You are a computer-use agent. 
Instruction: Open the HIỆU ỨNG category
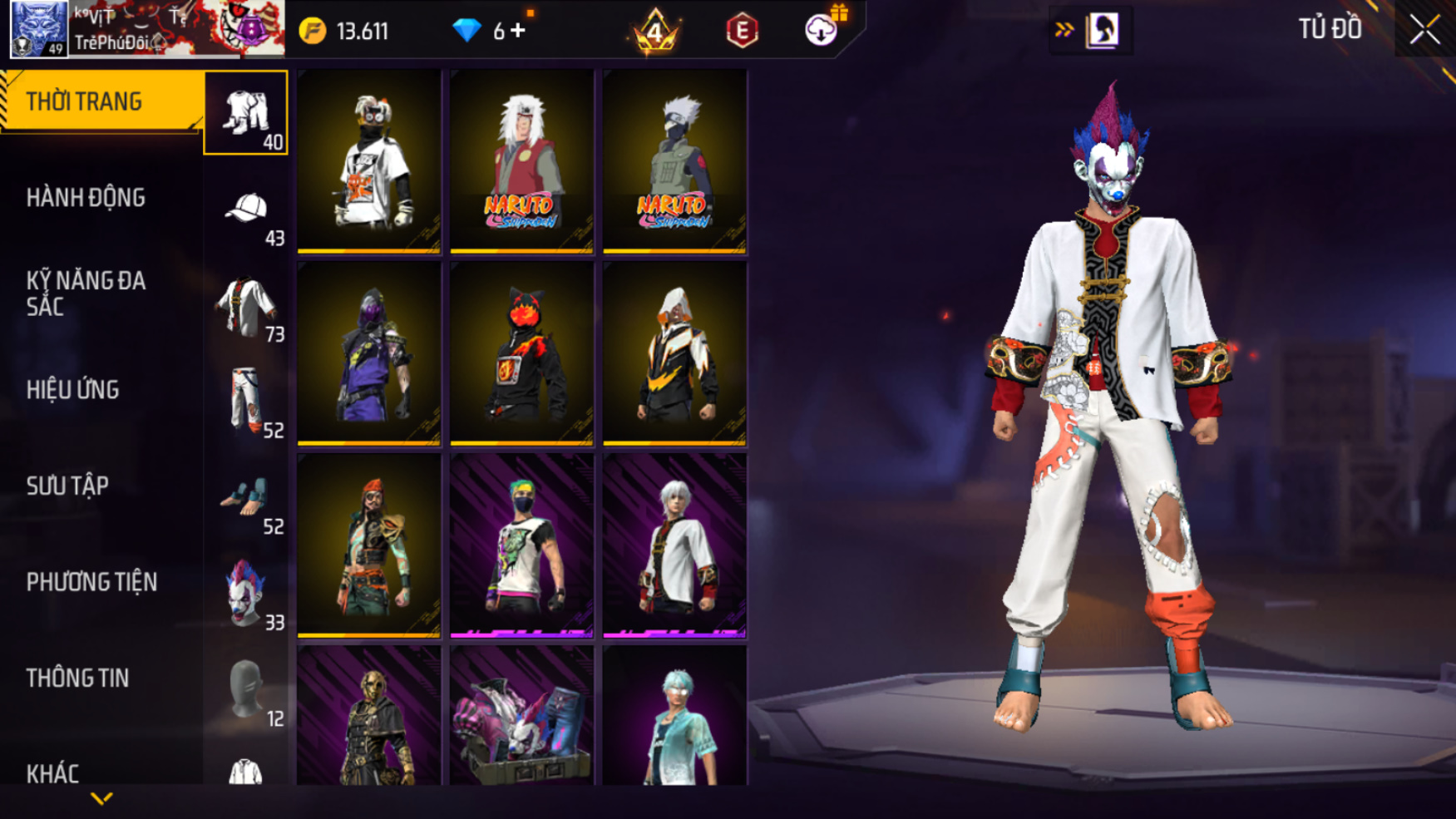point(73,390)
